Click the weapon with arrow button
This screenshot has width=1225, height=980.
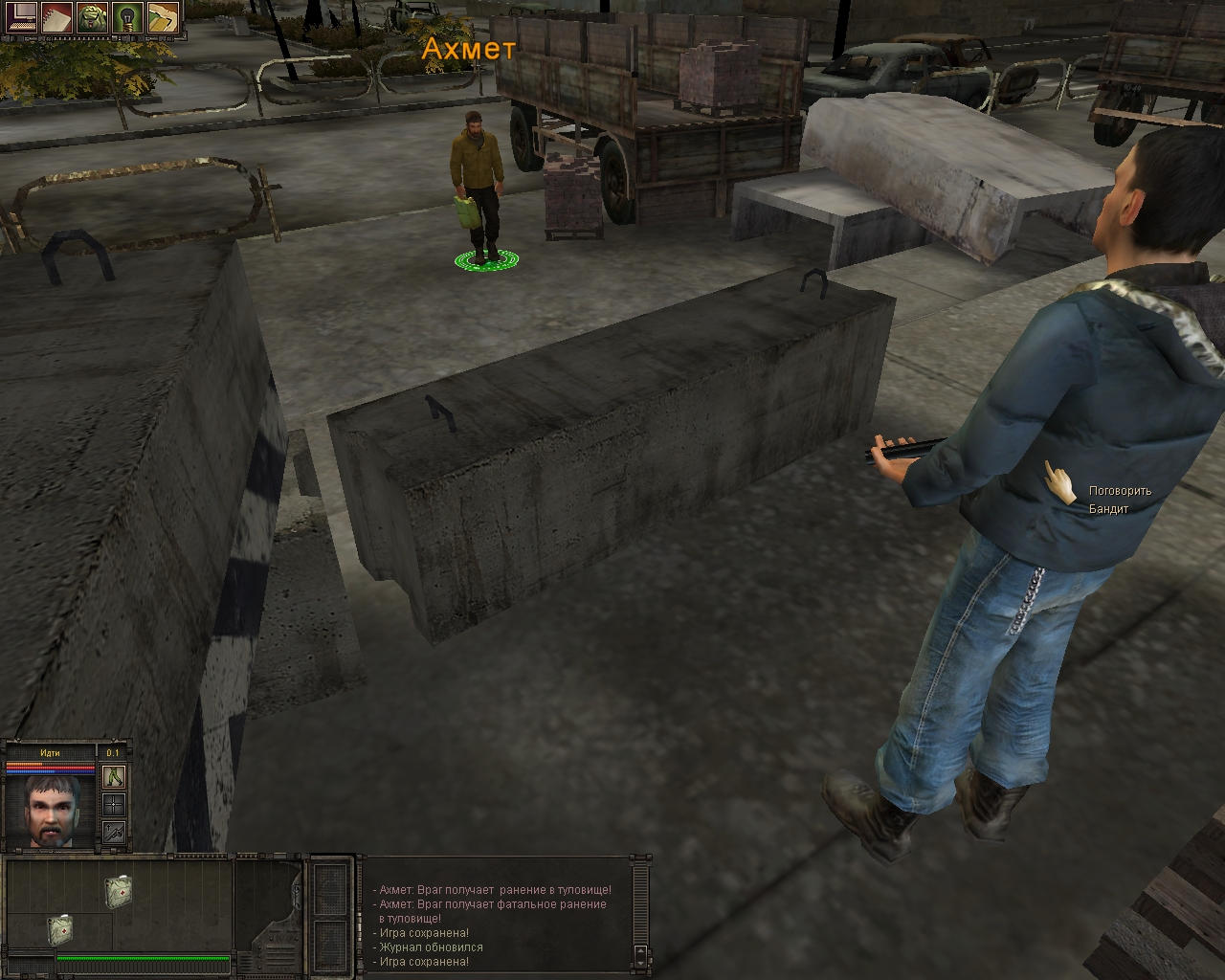point(114,832)
